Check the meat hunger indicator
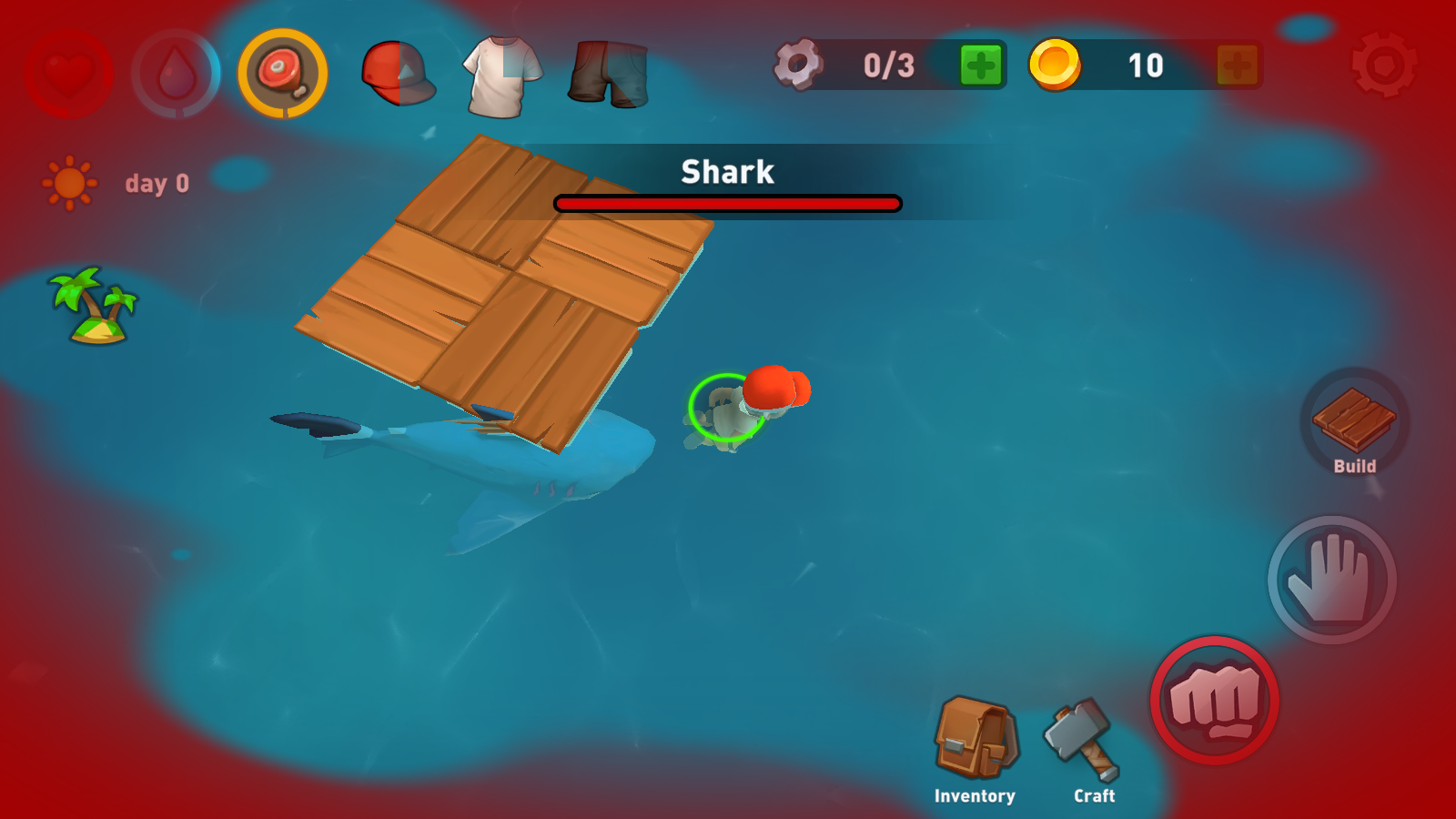The width and height of the screenshot is (1456, 819). tap(283, 73)
